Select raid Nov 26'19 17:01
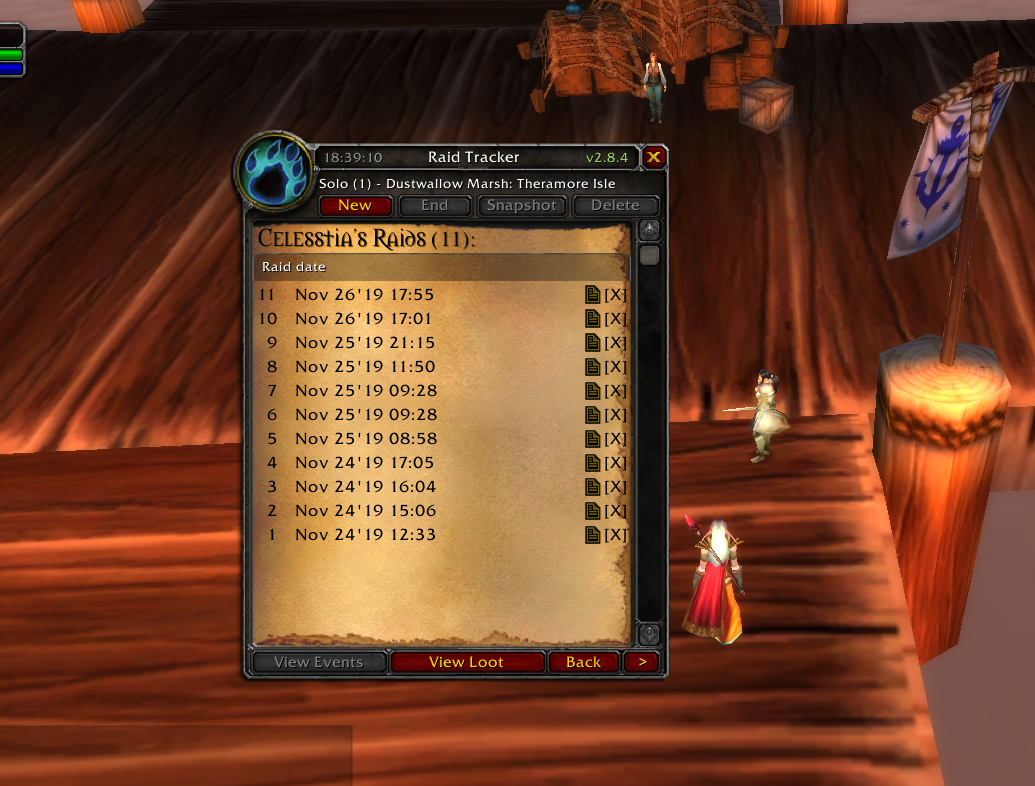This screenshot has width=1035, height=786. (364, 319)
